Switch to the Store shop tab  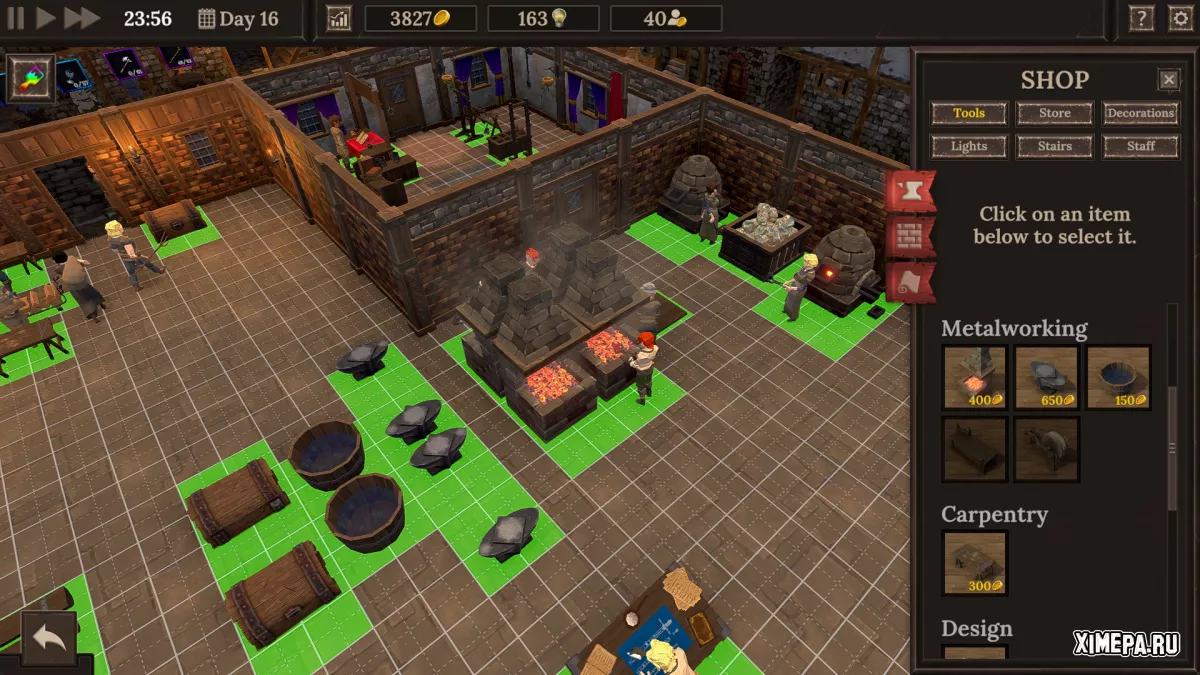[x=1054, y=113]
